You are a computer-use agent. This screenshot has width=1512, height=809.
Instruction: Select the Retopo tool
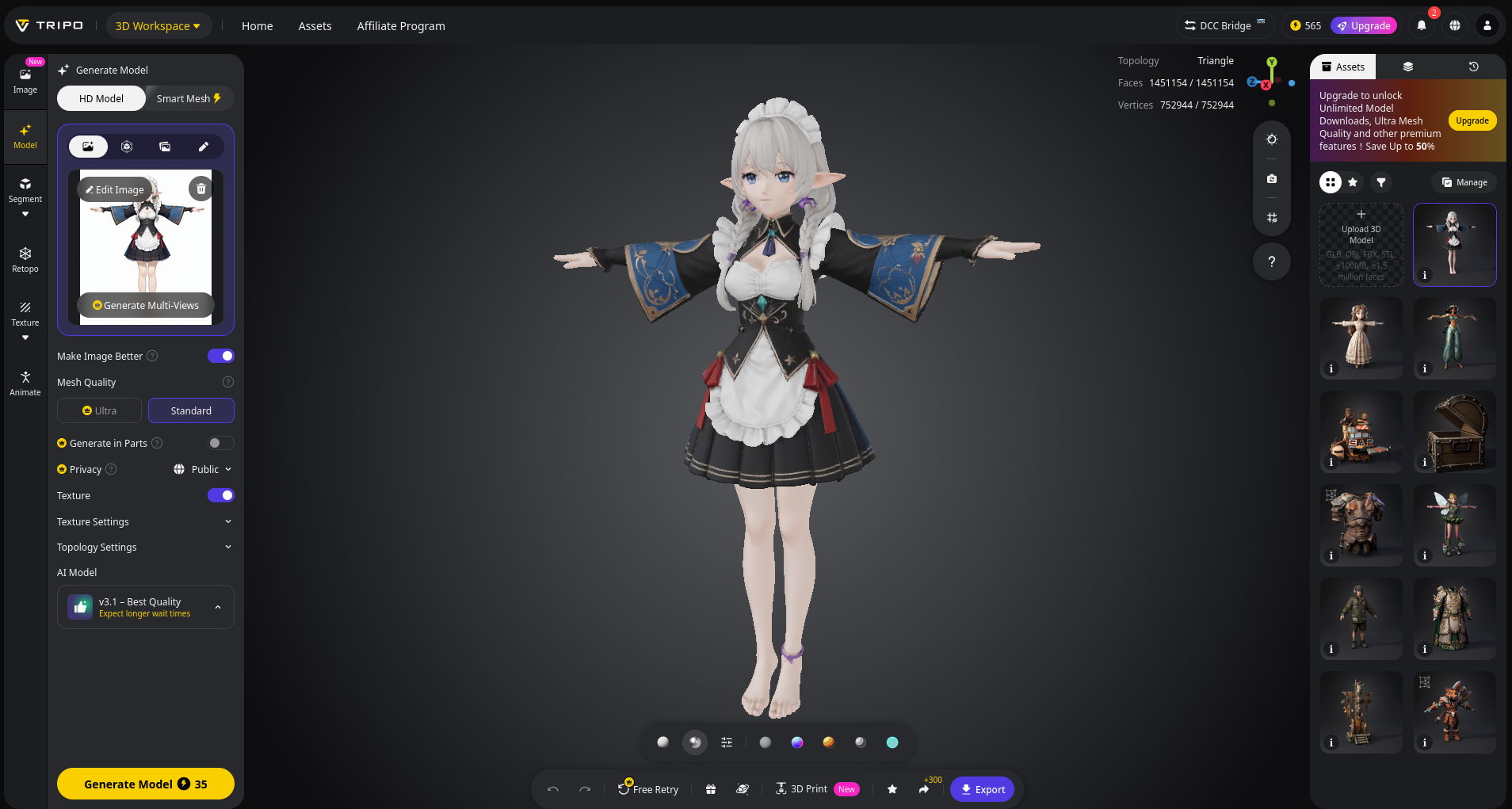[x=25, y=259]
